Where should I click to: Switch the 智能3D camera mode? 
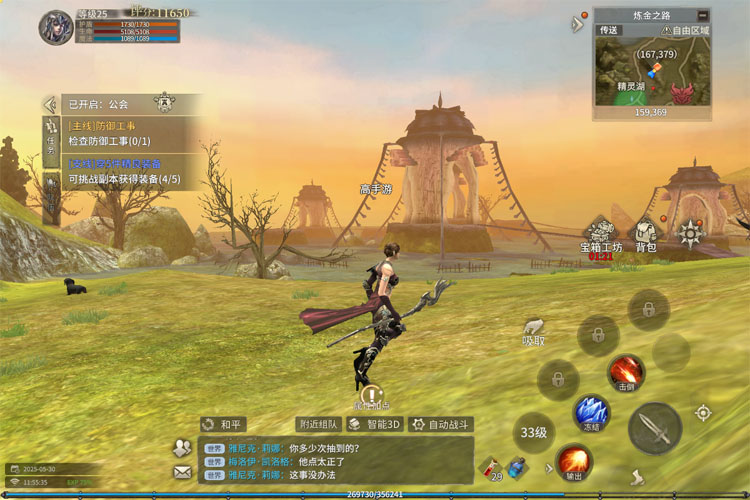point(375,424)
